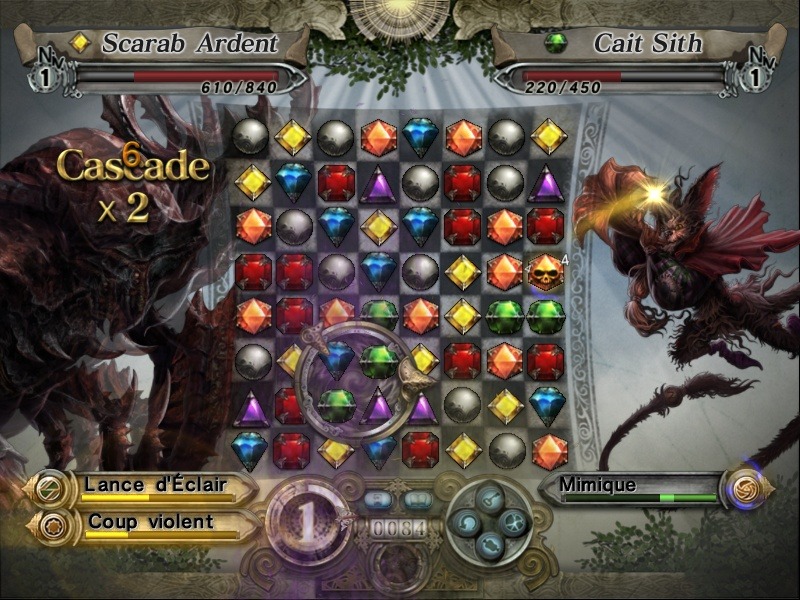Choose the circular arrow icon in the round menu

465,523
